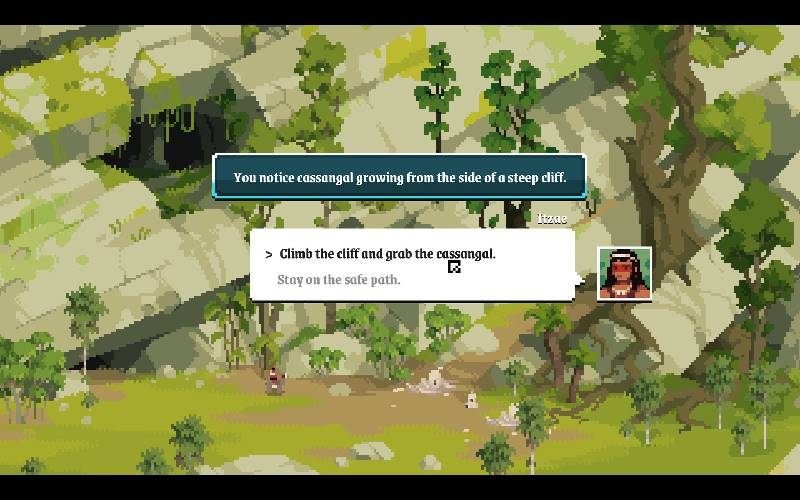This screenshot has height=500, width=800.
Task: Choose "Climb the cliff and grab the cassangal"
Action: click(387, 254)
